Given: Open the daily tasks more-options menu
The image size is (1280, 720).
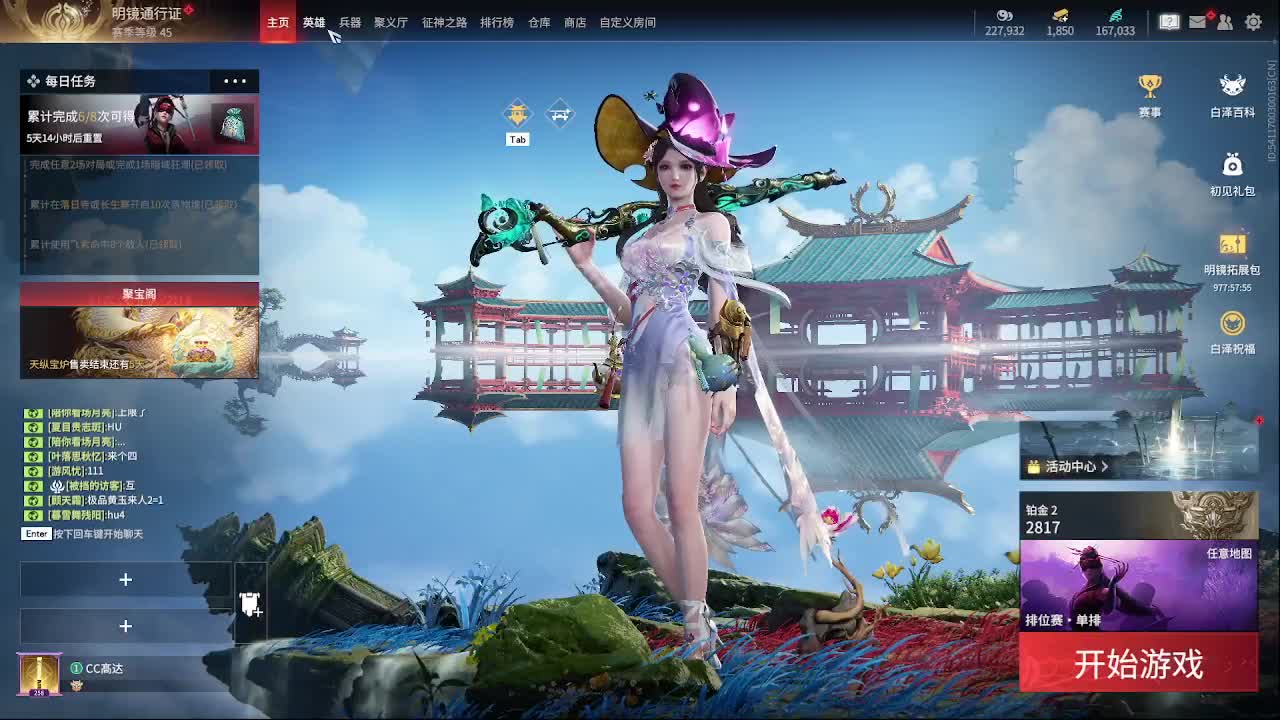Looking at the screenshot, I should tap(235, 81).
